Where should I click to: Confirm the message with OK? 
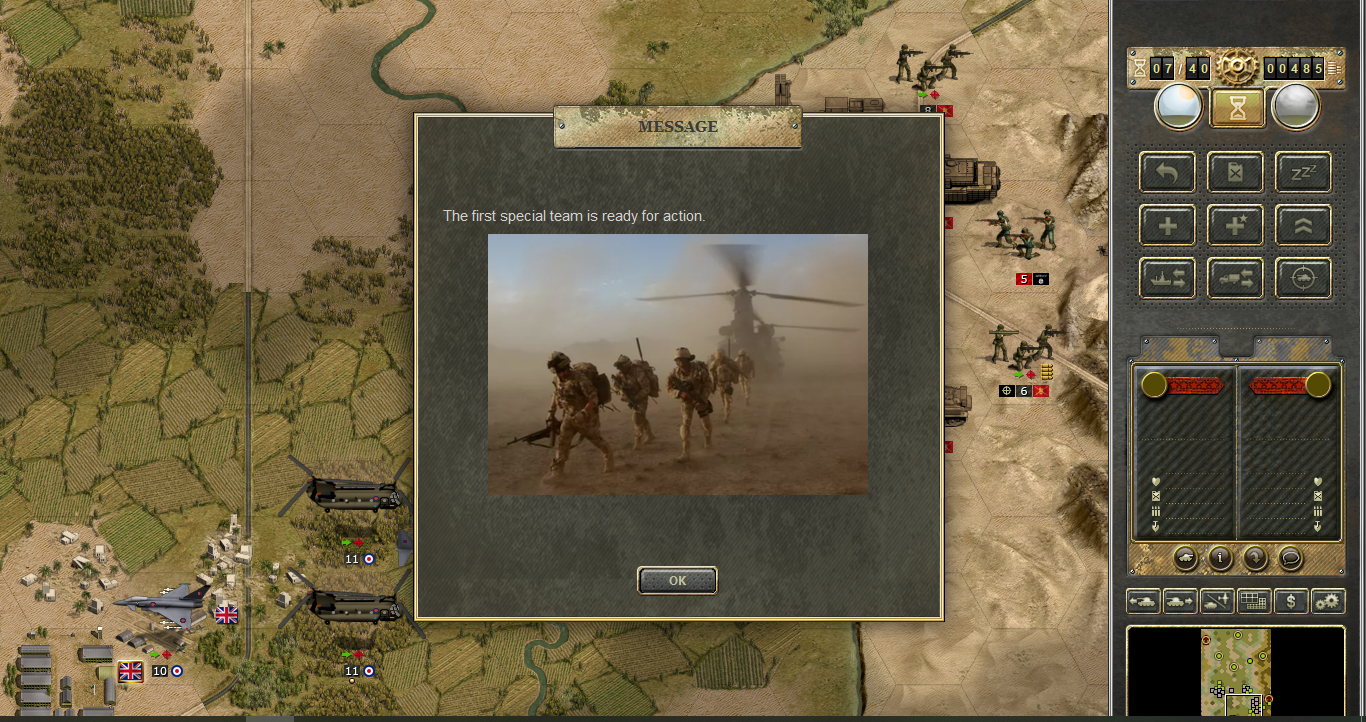click(677, 580)
